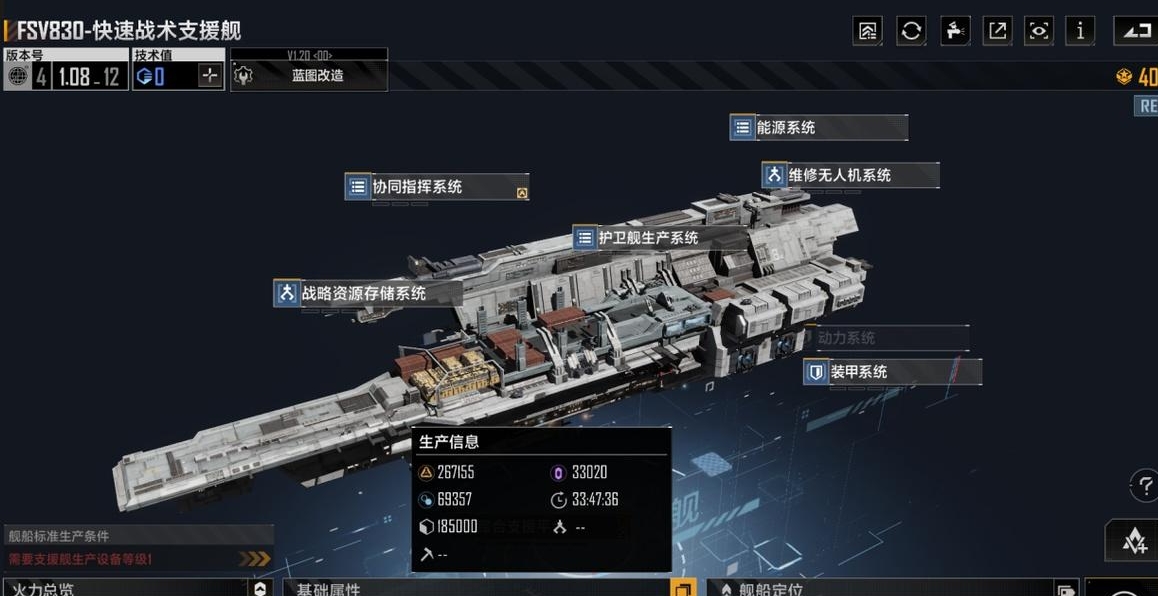Open the 蓝图改造 blueprint modification button
This screenshot has width=1158, height=596.
pos(309,76)
